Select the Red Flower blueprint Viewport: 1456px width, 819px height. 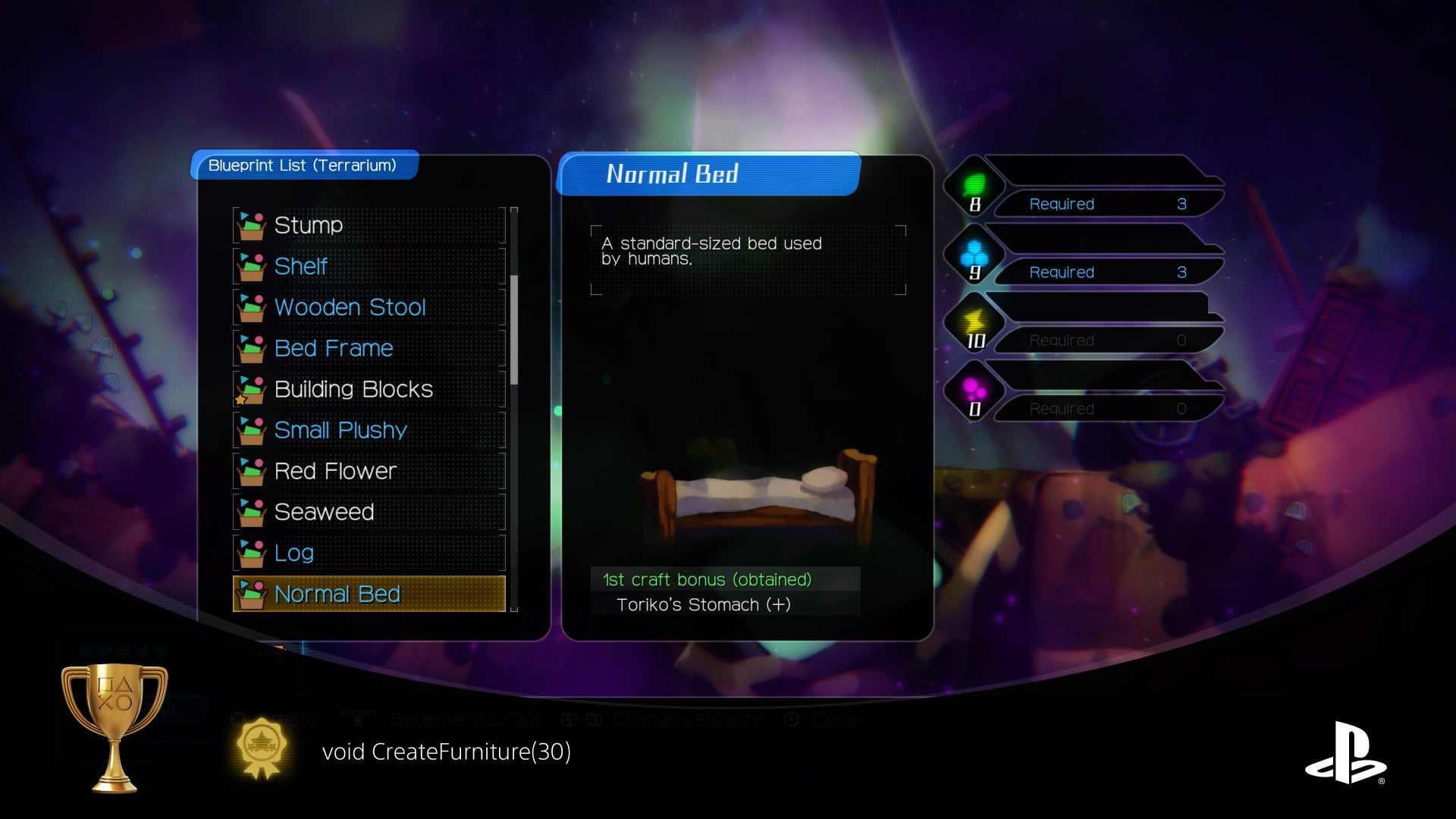(x=369, y=471)
